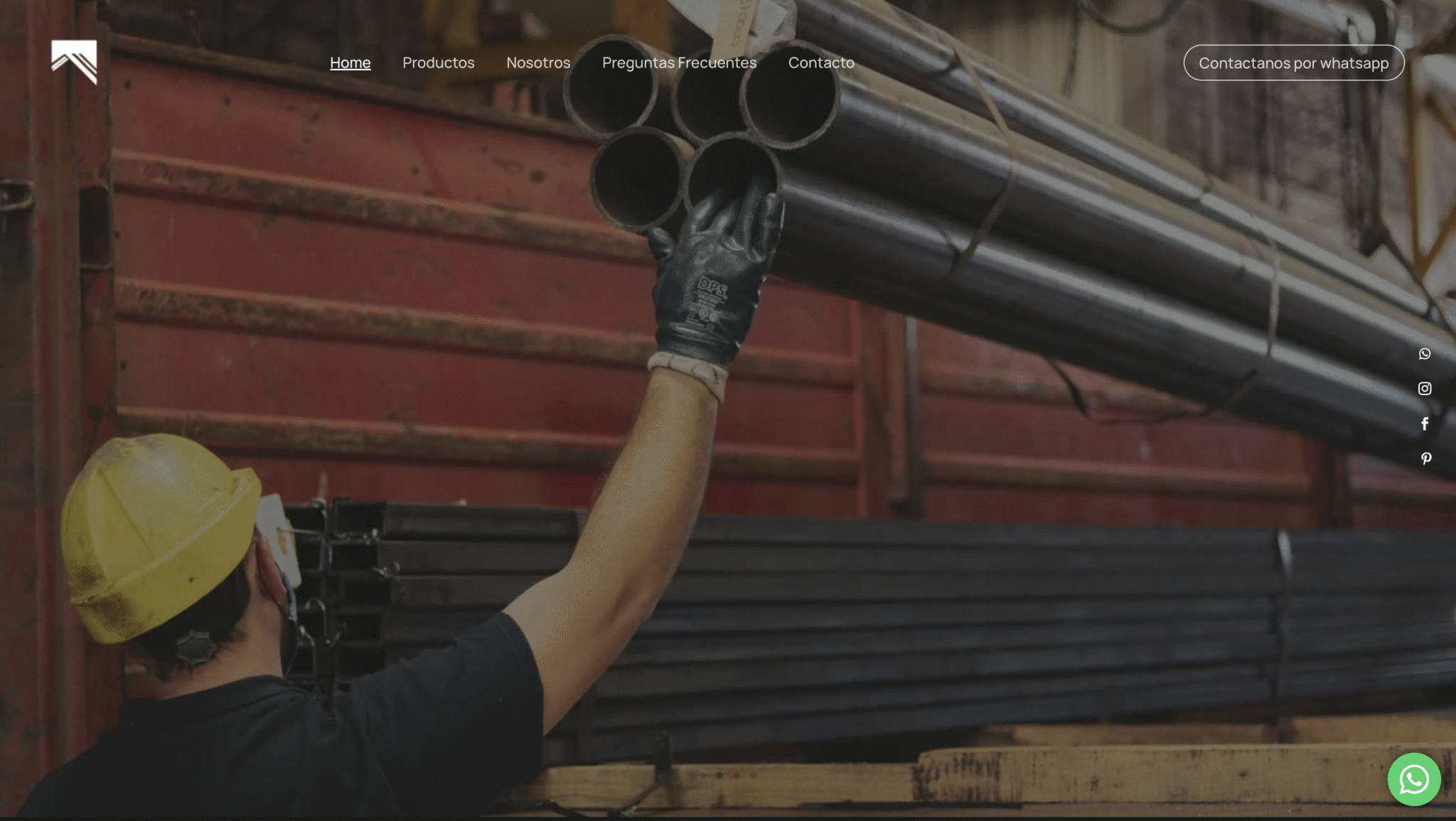Click the white logo in the header
Image resolution: width=1456 pixels, height=821 pixels.
[x=74, y=62]
